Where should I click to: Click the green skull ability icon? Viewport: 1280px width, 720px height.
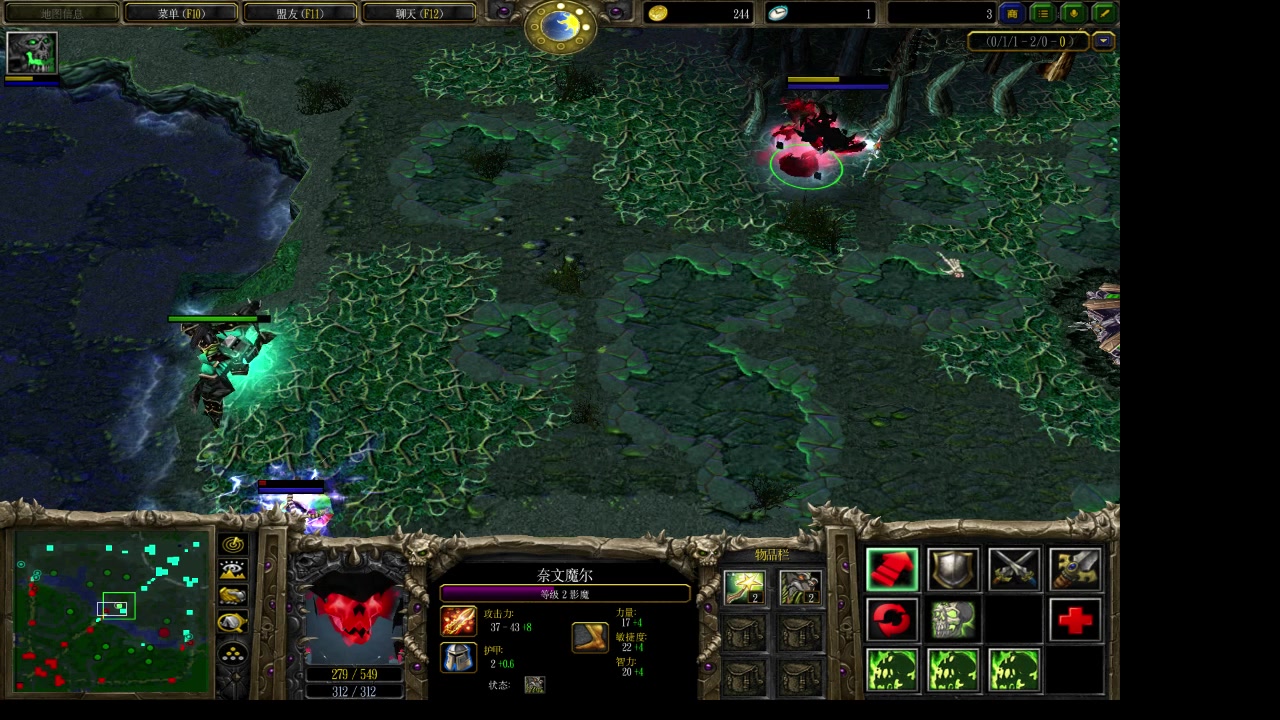953,620
